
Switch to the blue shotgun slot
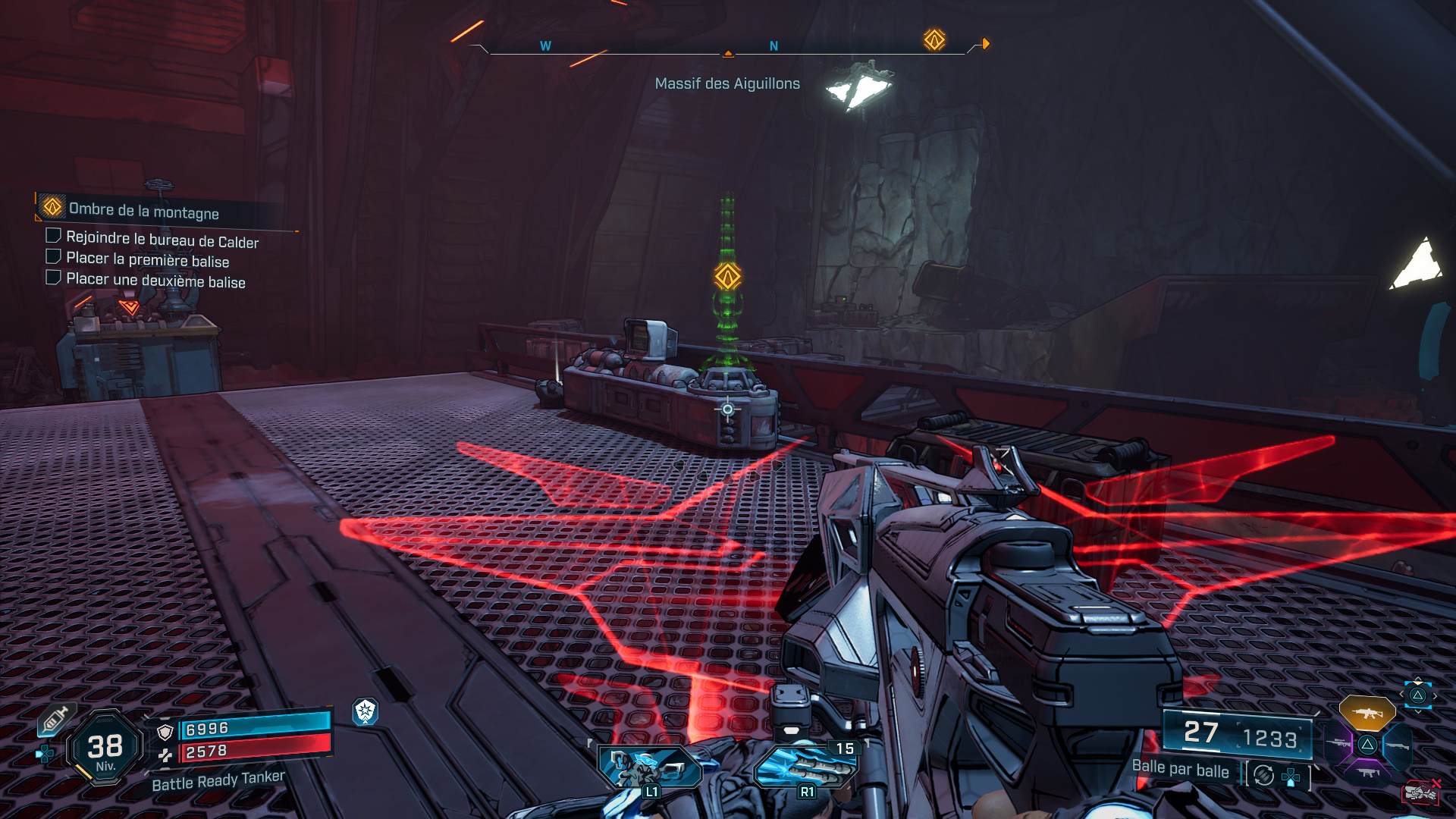(1397, 746)
